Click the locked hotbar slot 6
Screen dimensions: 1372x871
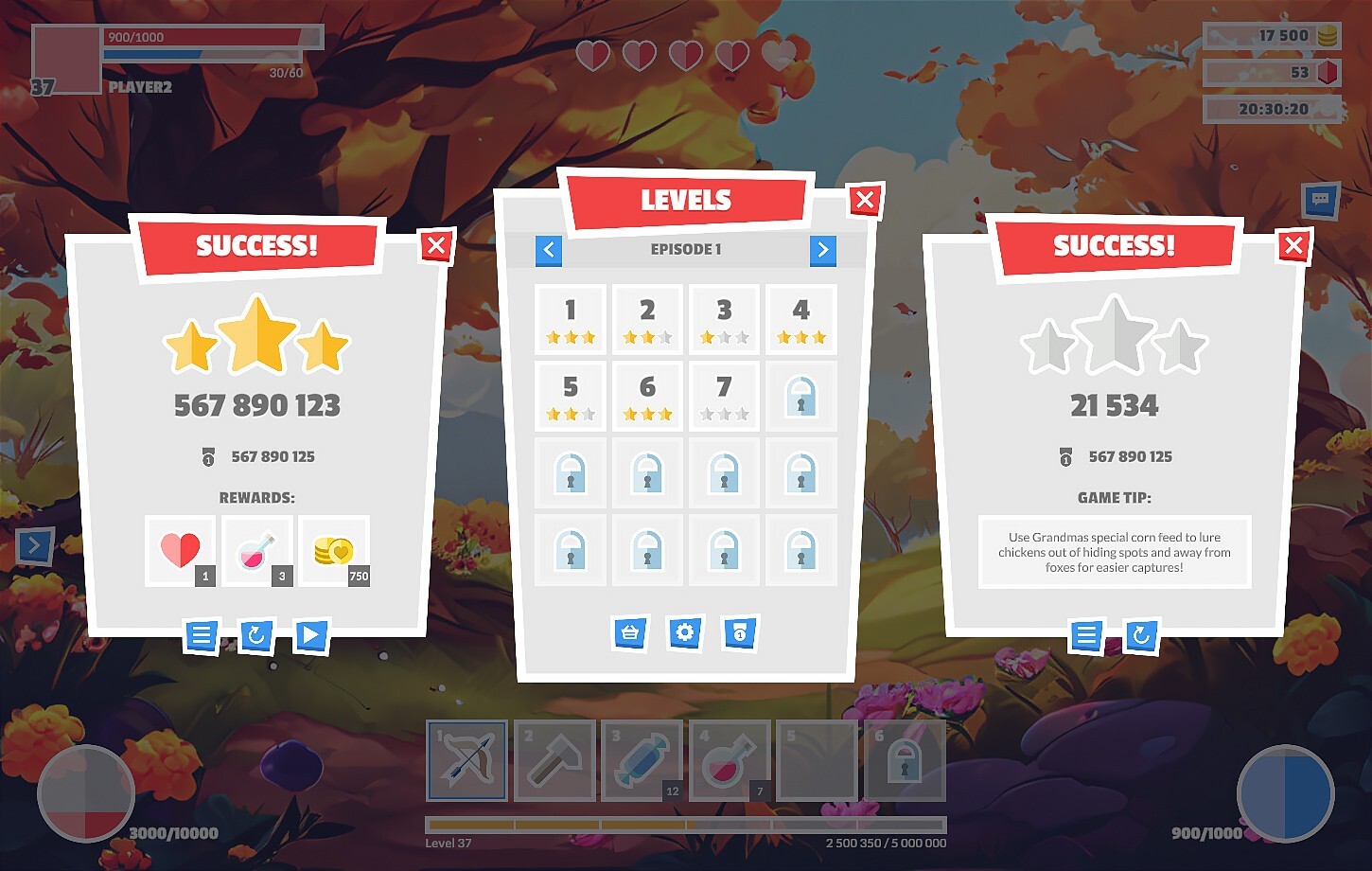[x=906, y=760]
